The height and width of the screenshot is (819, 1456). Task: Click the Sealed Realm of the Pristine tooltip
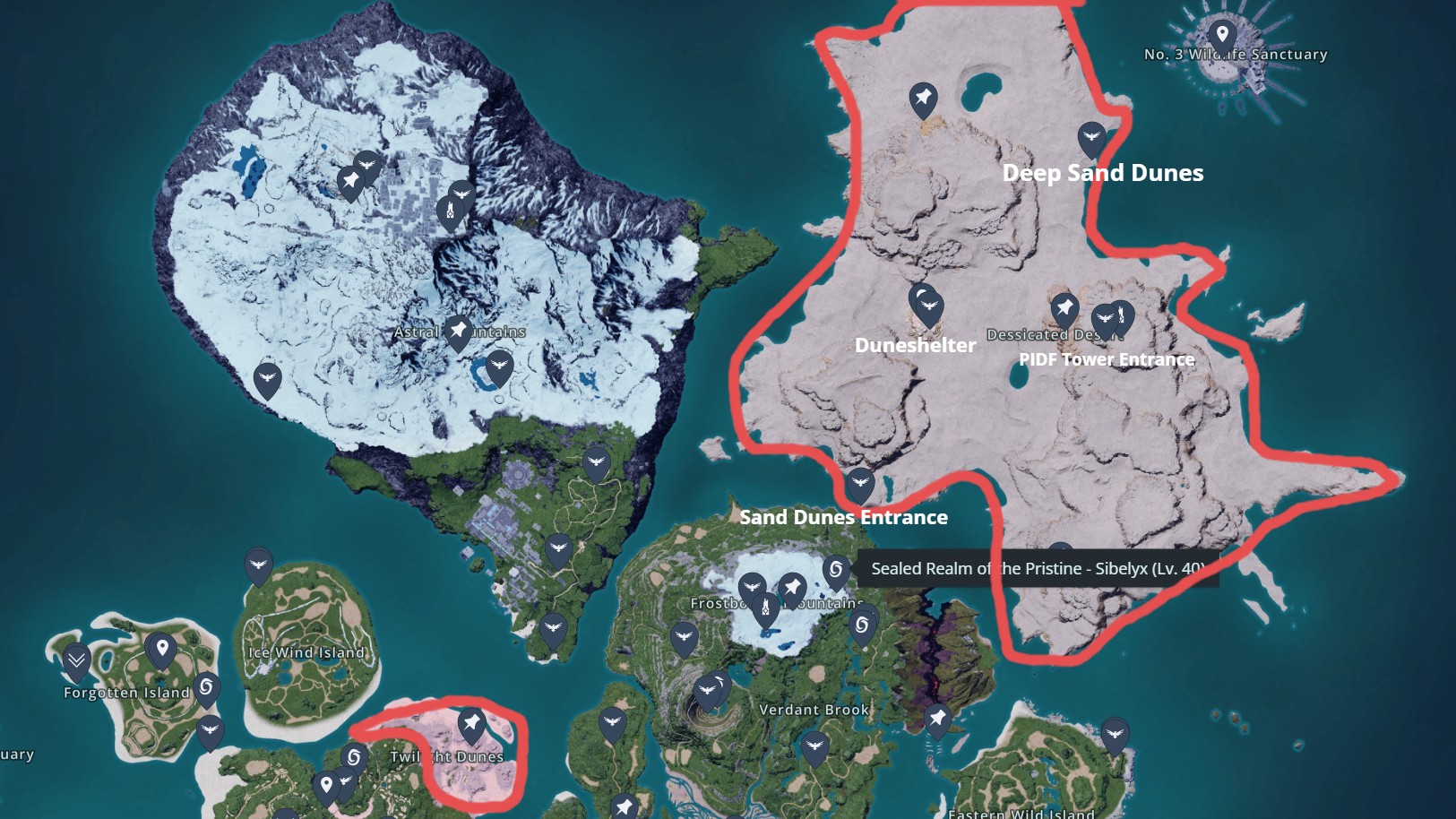click(x=1035, y=568)
